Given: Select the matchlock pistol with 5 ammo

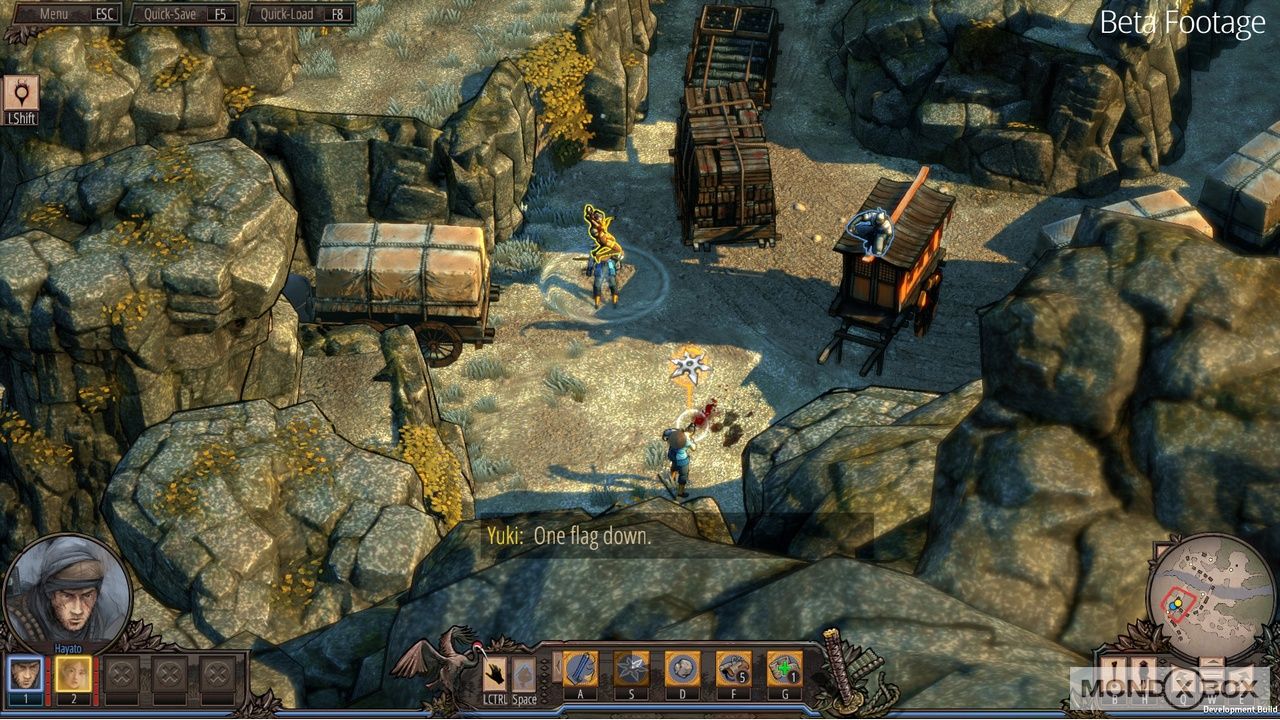Looking at the screenshot, I should (733, 669).
